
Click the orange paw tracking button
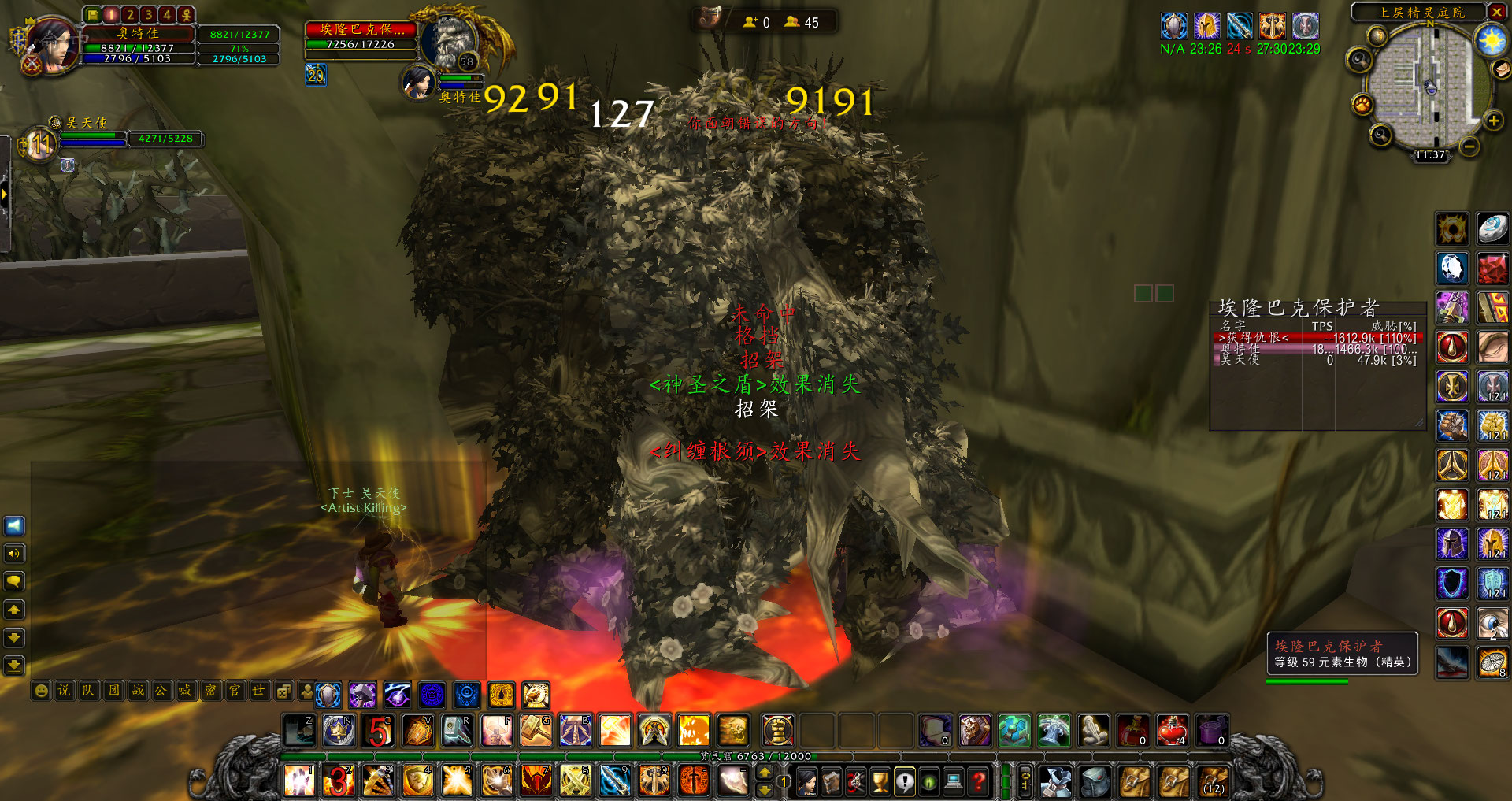click(1362, 104)
